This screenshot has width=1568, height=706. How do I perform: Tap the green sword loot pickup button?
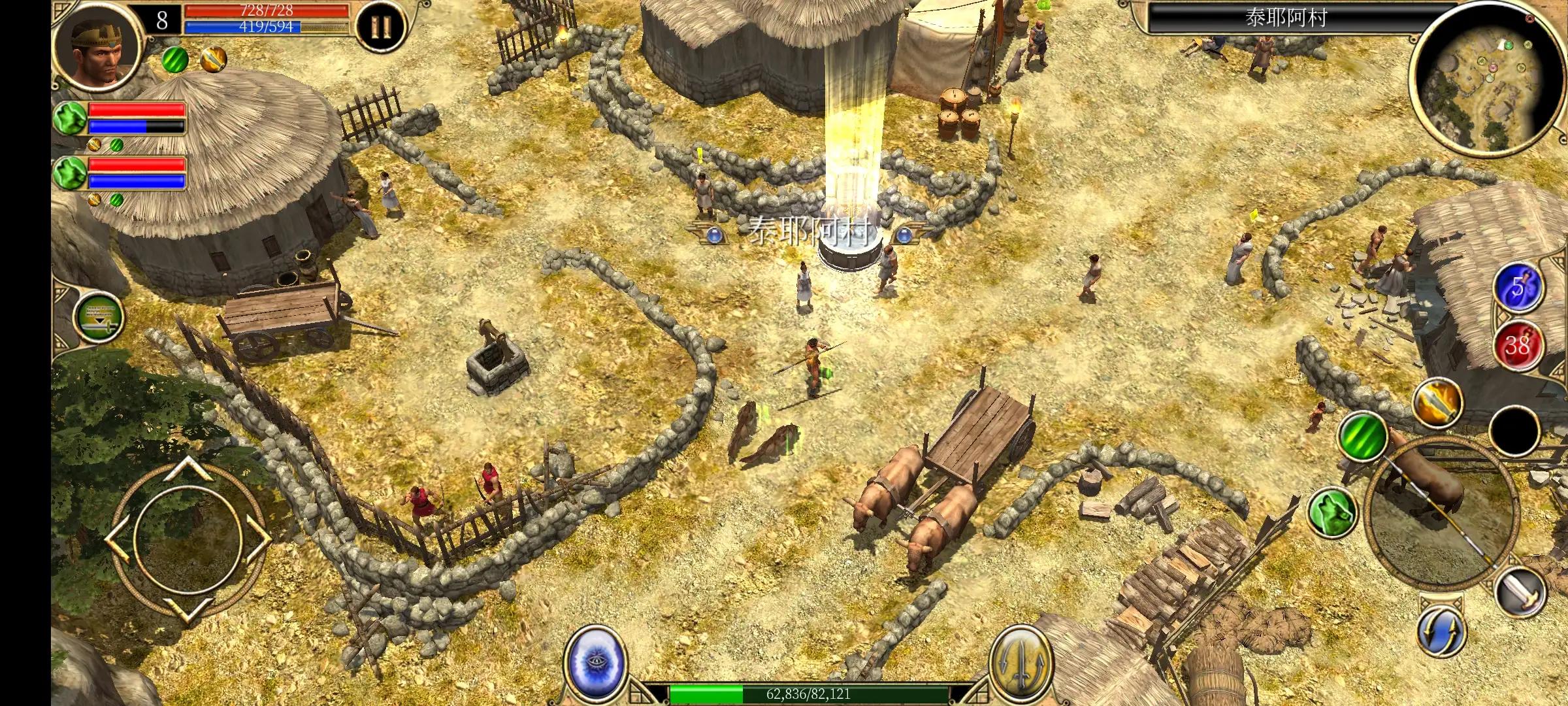99,318
